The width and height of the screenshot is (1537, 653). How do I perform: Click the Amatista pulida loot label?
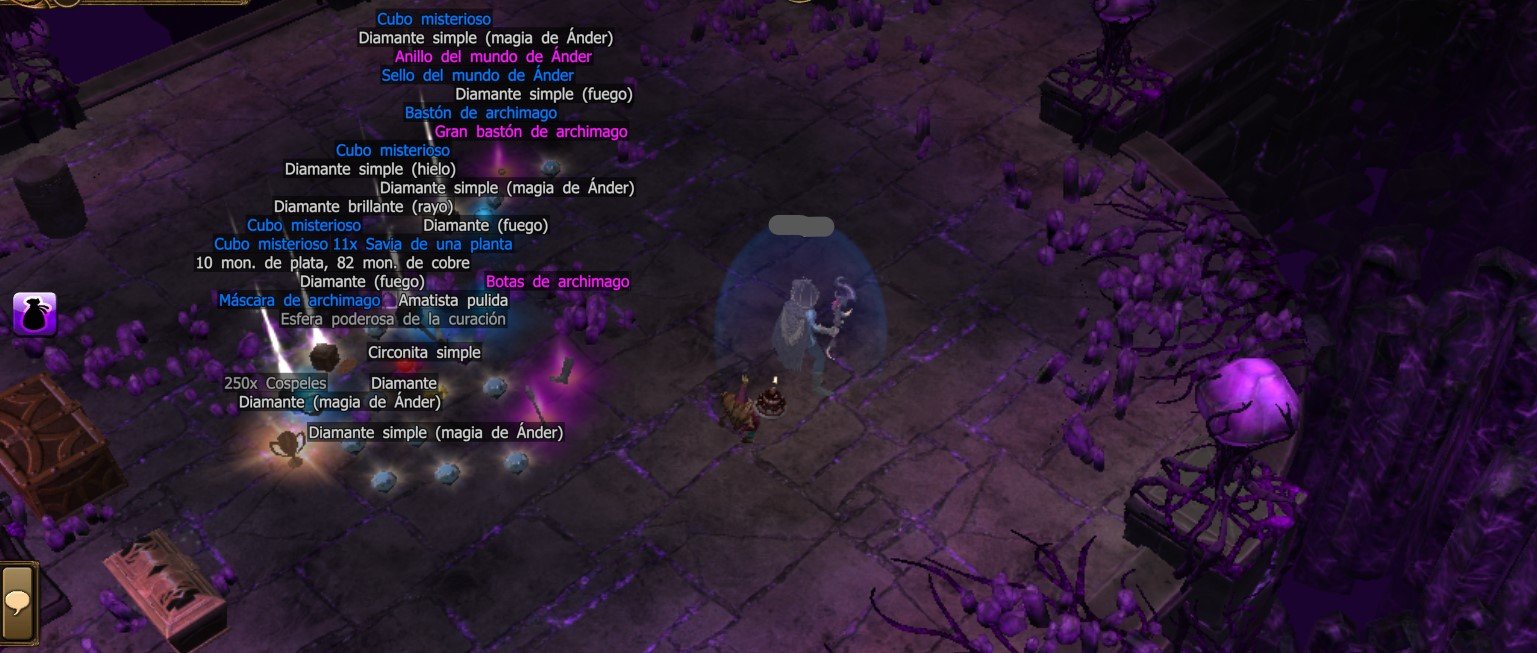(x=453, y=301)
